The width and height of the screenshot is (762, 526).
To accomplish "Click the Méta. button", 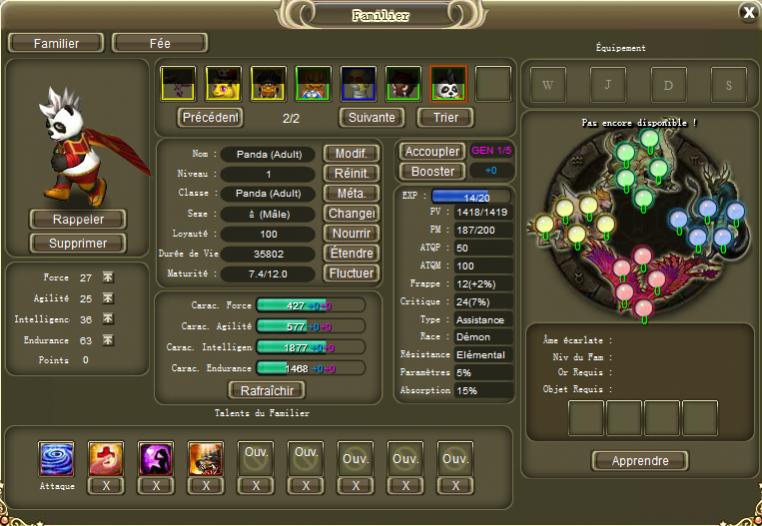I will (x=350, y=193).
